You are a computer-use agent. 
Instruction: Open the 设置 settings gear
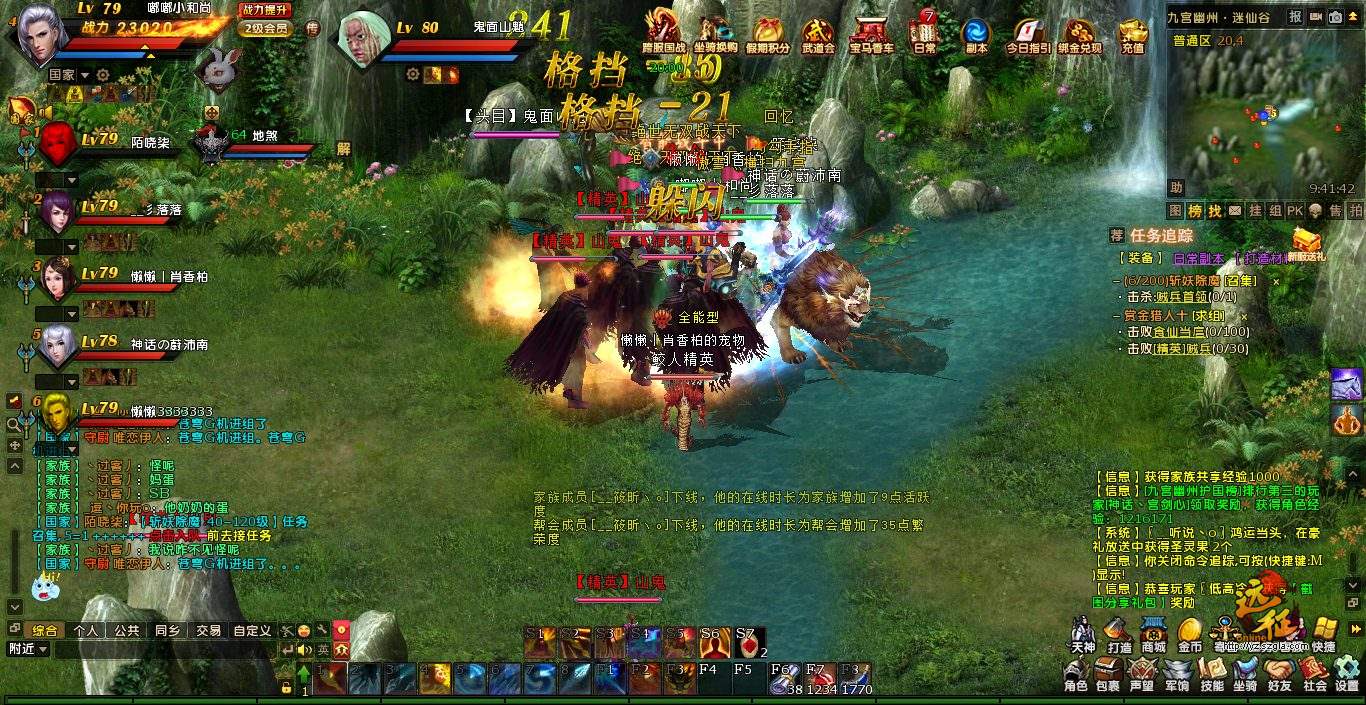point(1347,673)
